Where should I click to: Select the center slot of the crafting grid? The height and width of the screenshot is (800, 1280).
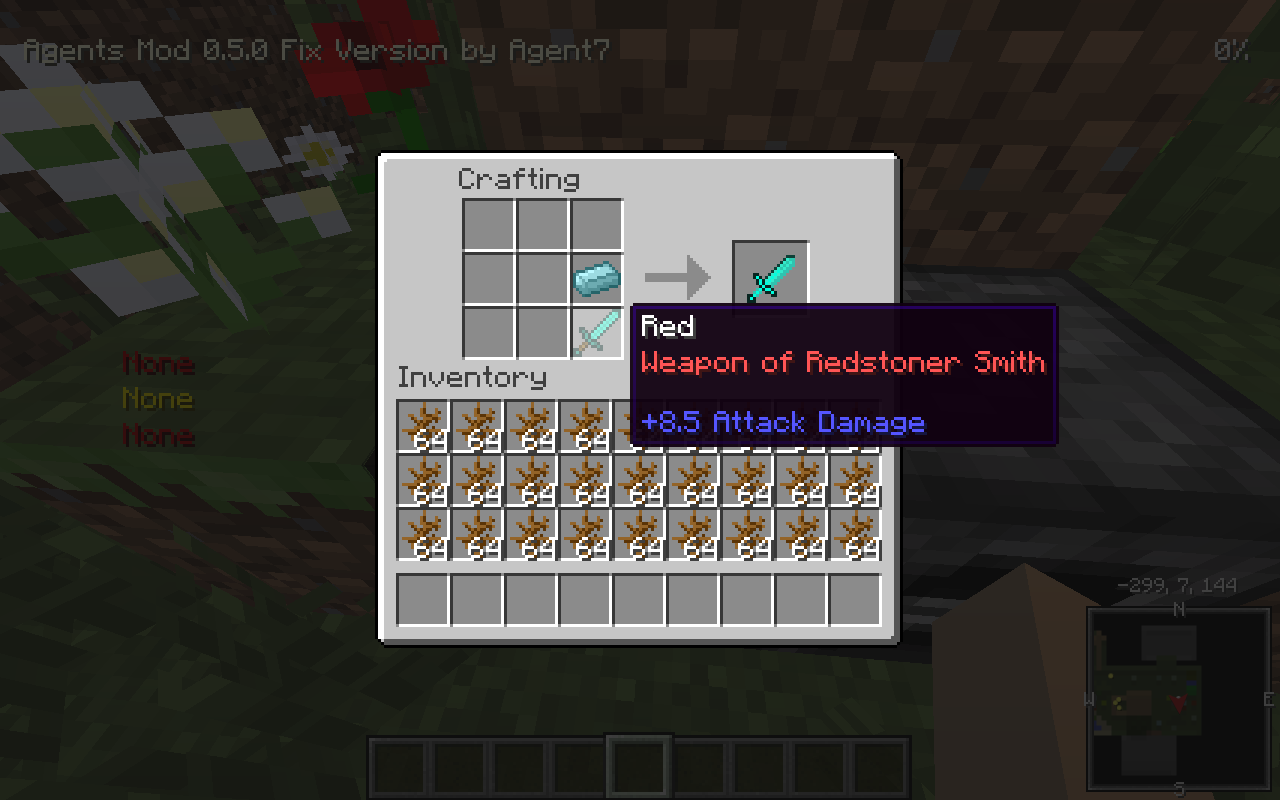[541, 277]
